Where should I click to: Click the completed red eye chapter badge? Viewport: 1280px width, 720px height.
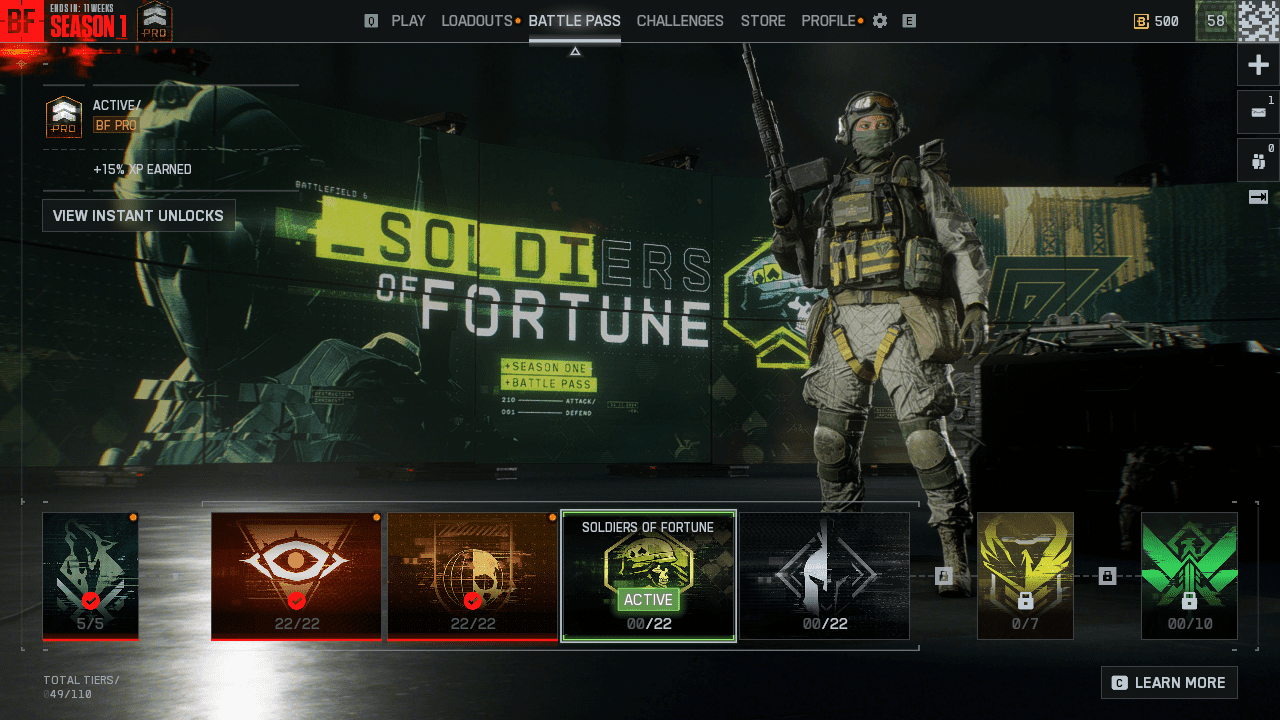pyautogui.click(x=296, y=575)
